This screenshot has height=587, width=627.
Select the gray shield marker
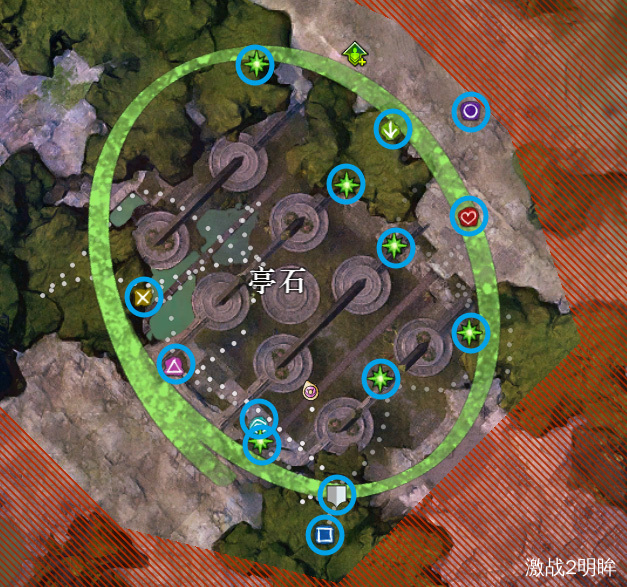[x=337, y=493]
